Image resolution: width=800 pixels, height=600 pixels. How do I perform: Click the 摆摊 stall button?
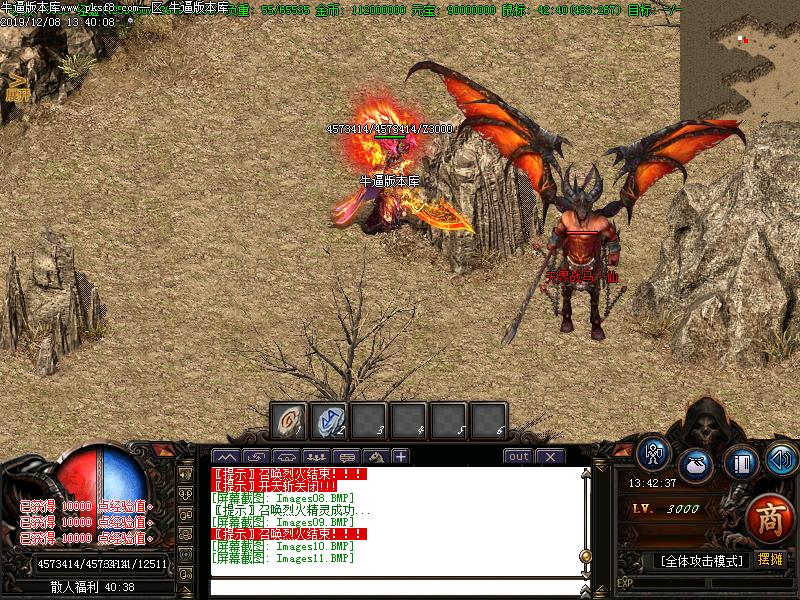click(771, 560)
